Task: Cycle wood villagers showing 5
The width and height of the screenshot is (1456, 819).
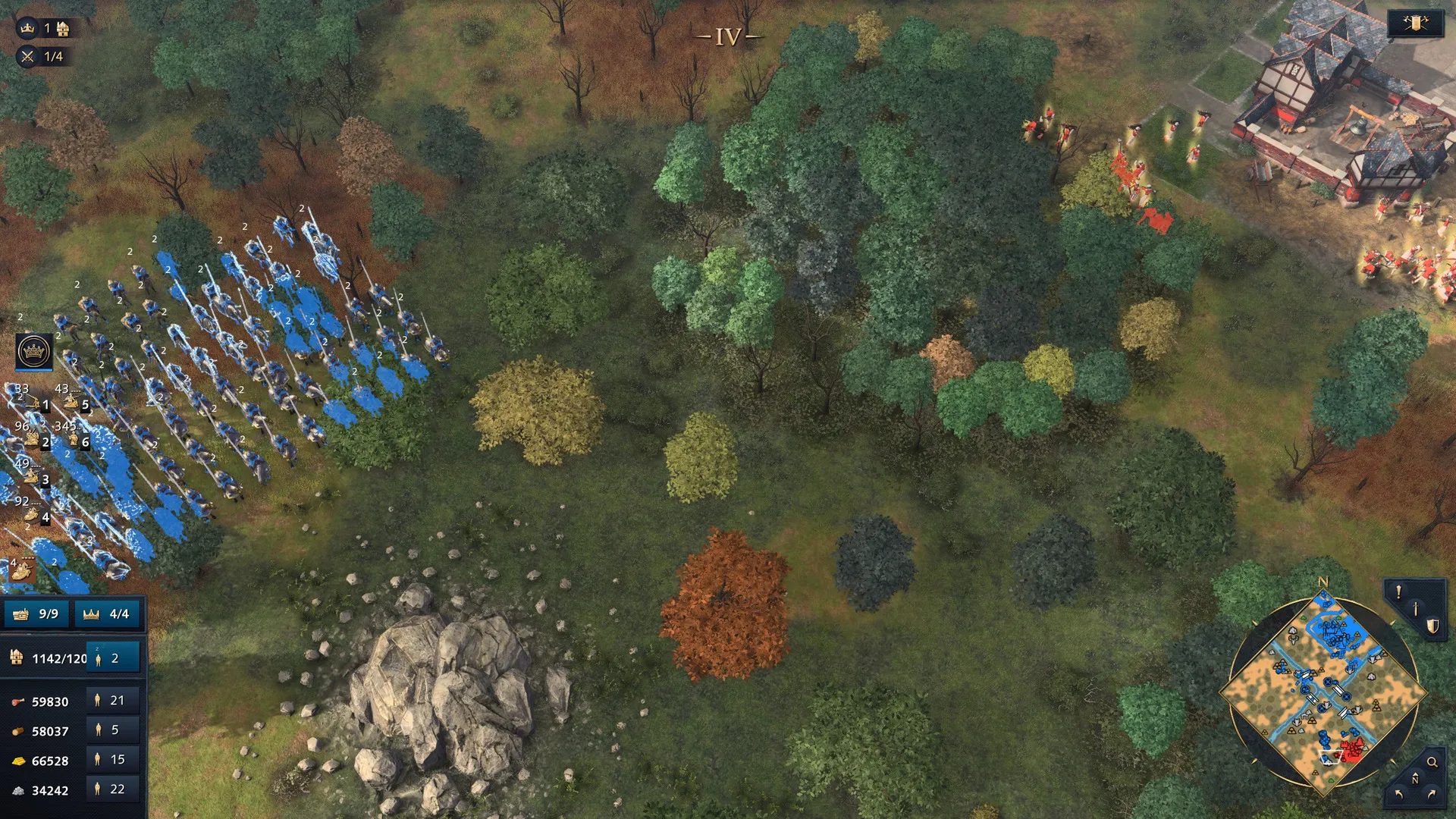Action: coord(113,730)
